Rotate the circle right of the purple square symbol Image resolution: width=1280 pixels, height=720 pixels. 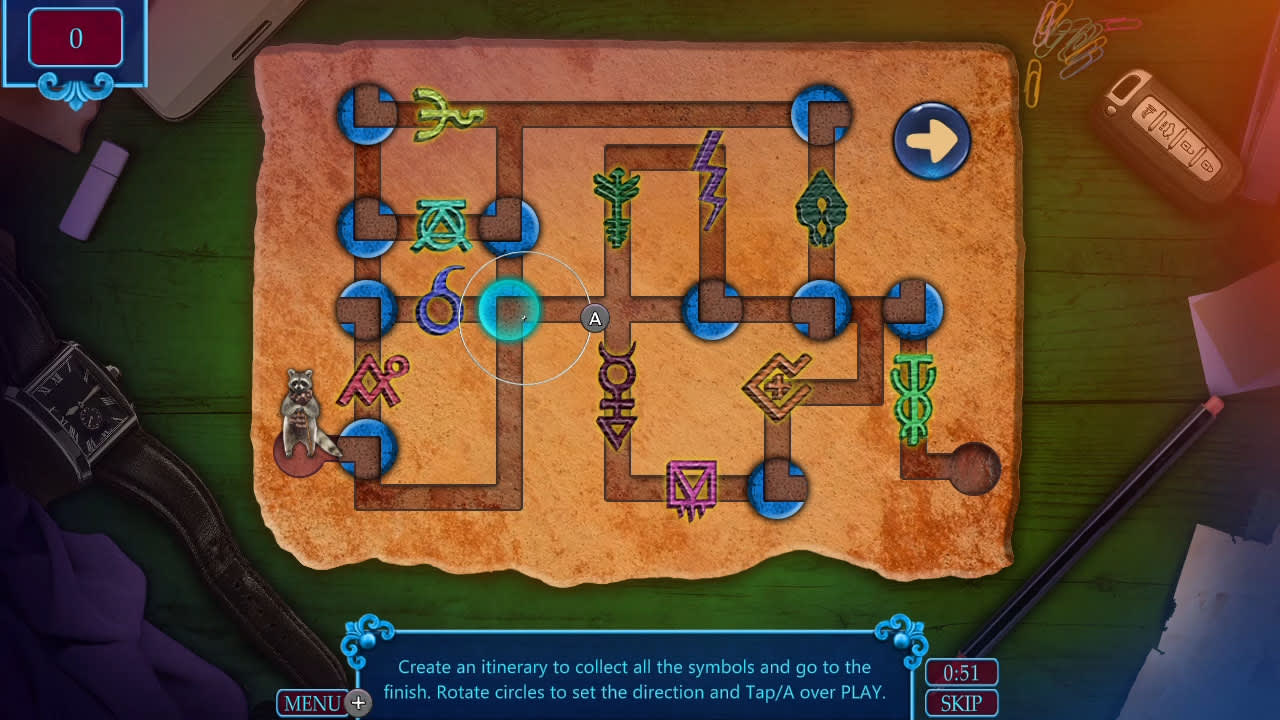click(x=777, y=489)
